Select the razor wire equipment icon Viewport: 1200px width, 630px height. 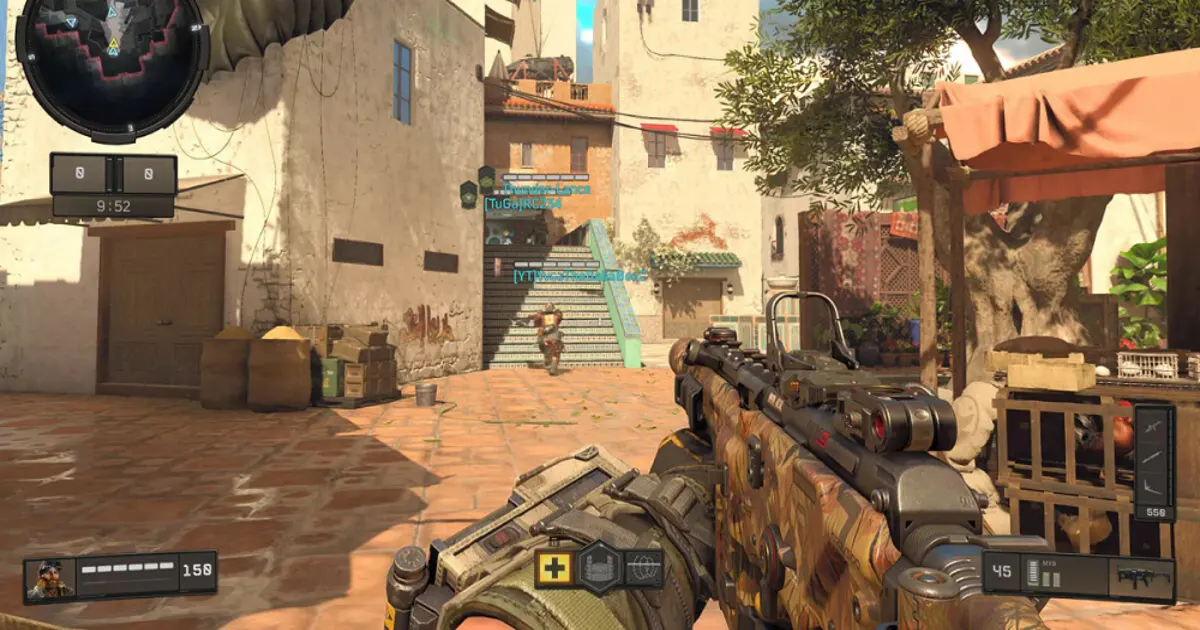click(644, 568)
